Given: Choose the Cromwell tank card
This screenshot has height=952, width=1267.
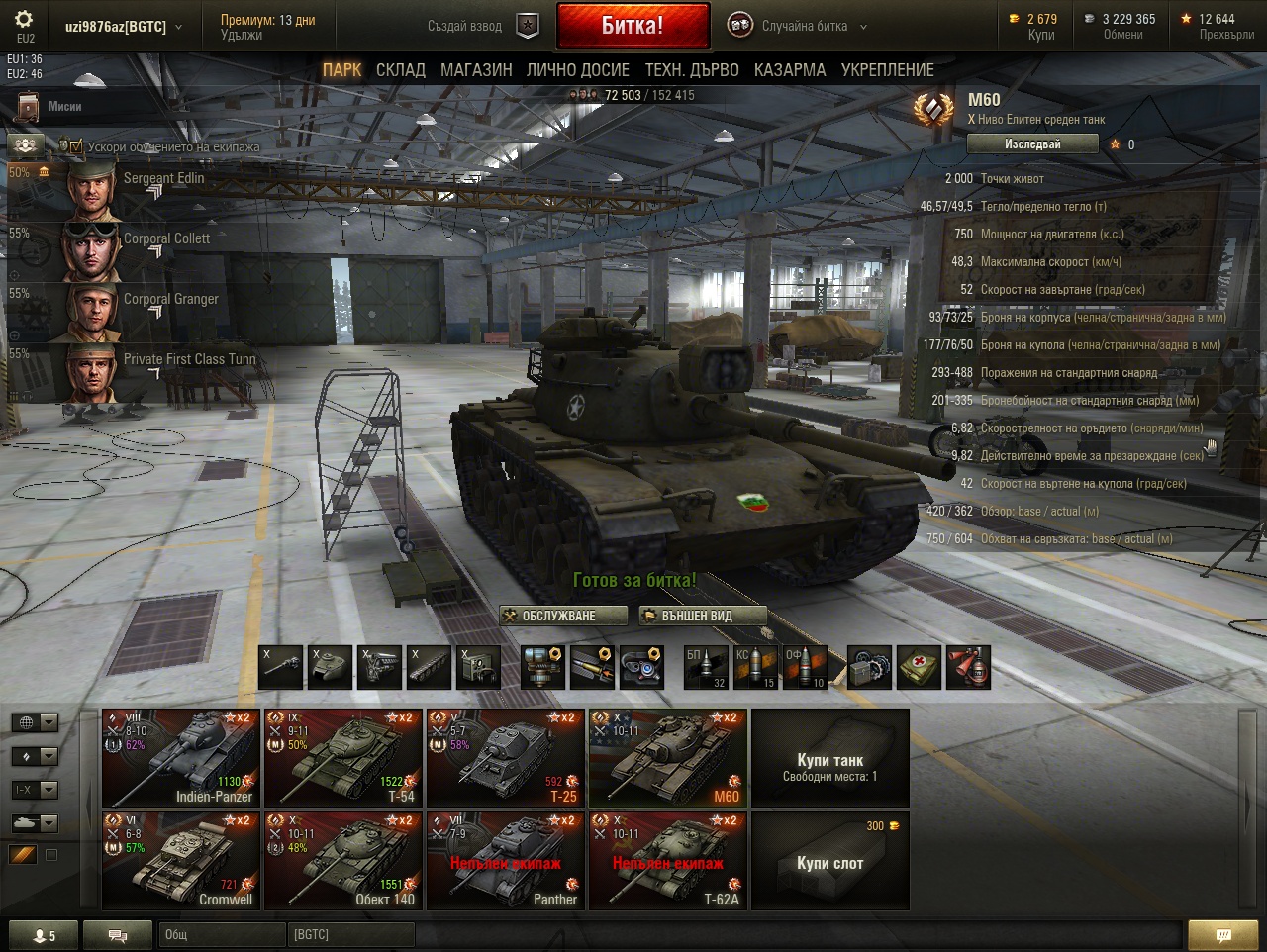Looking at the screenshot, I should point(181,861).
